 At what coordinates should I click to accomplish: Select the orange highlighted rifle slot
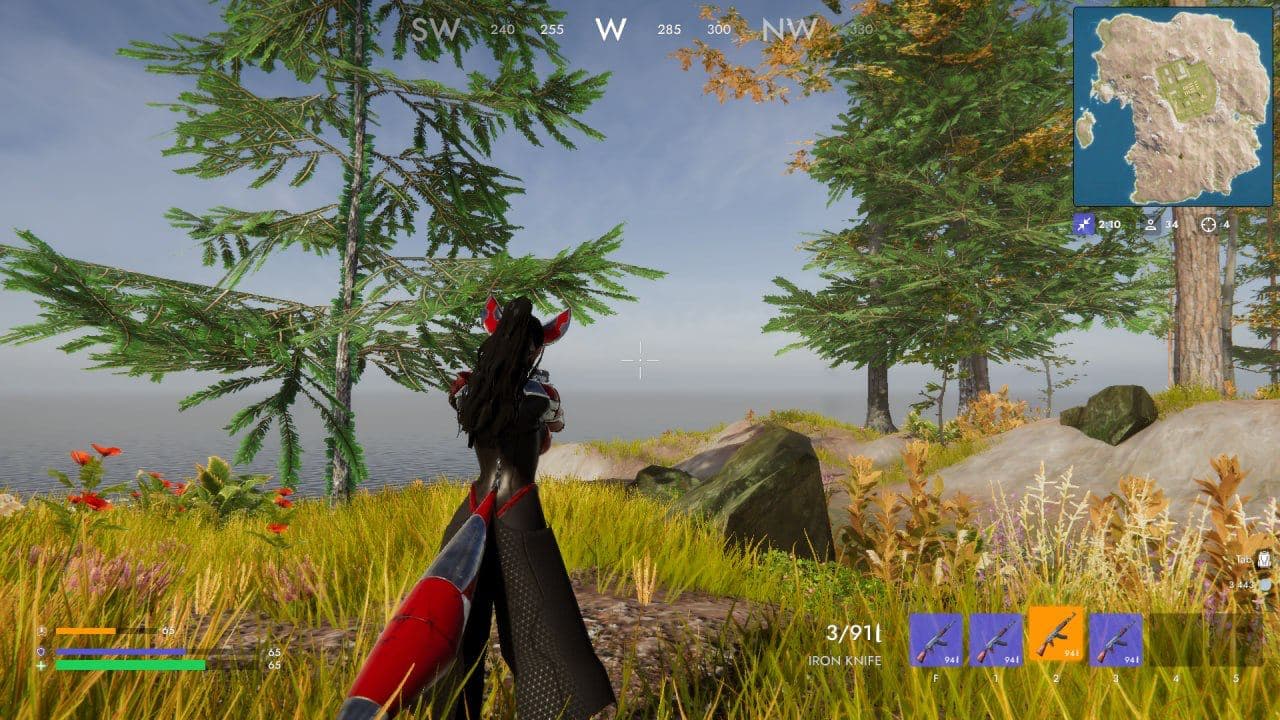click(x=1056, y=636)
